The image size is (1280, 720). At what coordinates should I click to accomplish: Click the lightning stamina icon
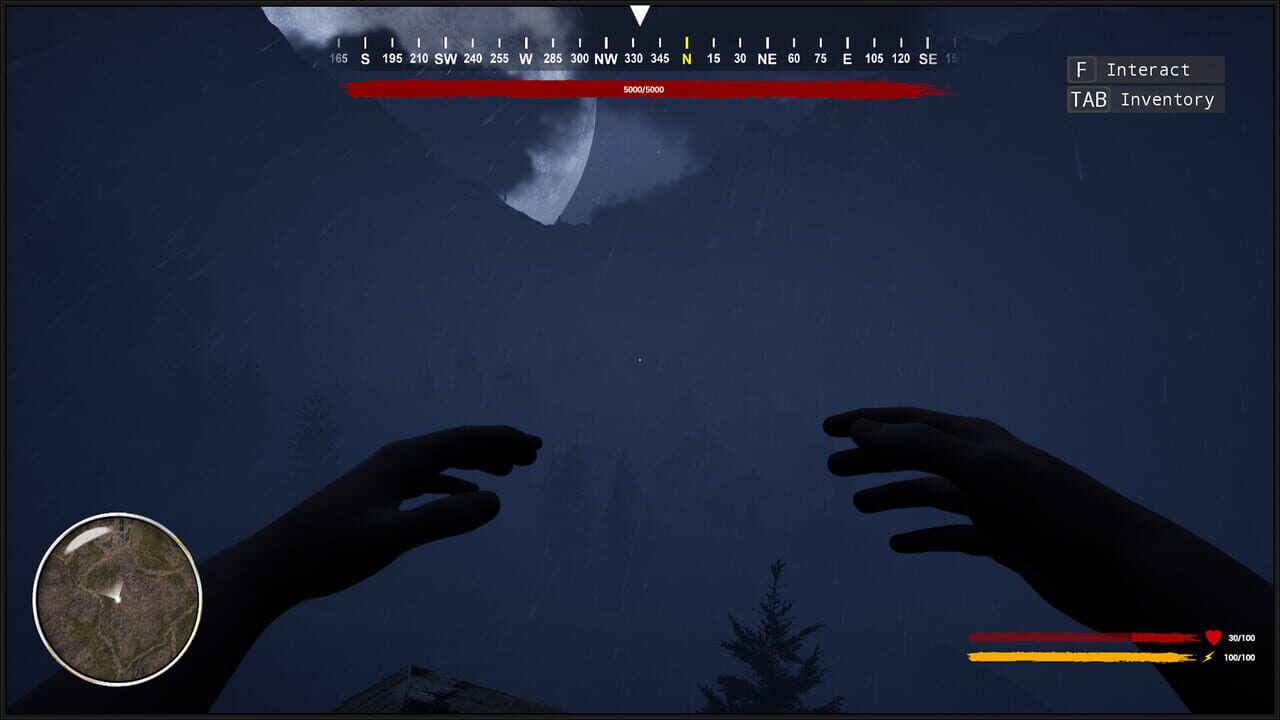pyautogui.click(x=1208, y=657)
